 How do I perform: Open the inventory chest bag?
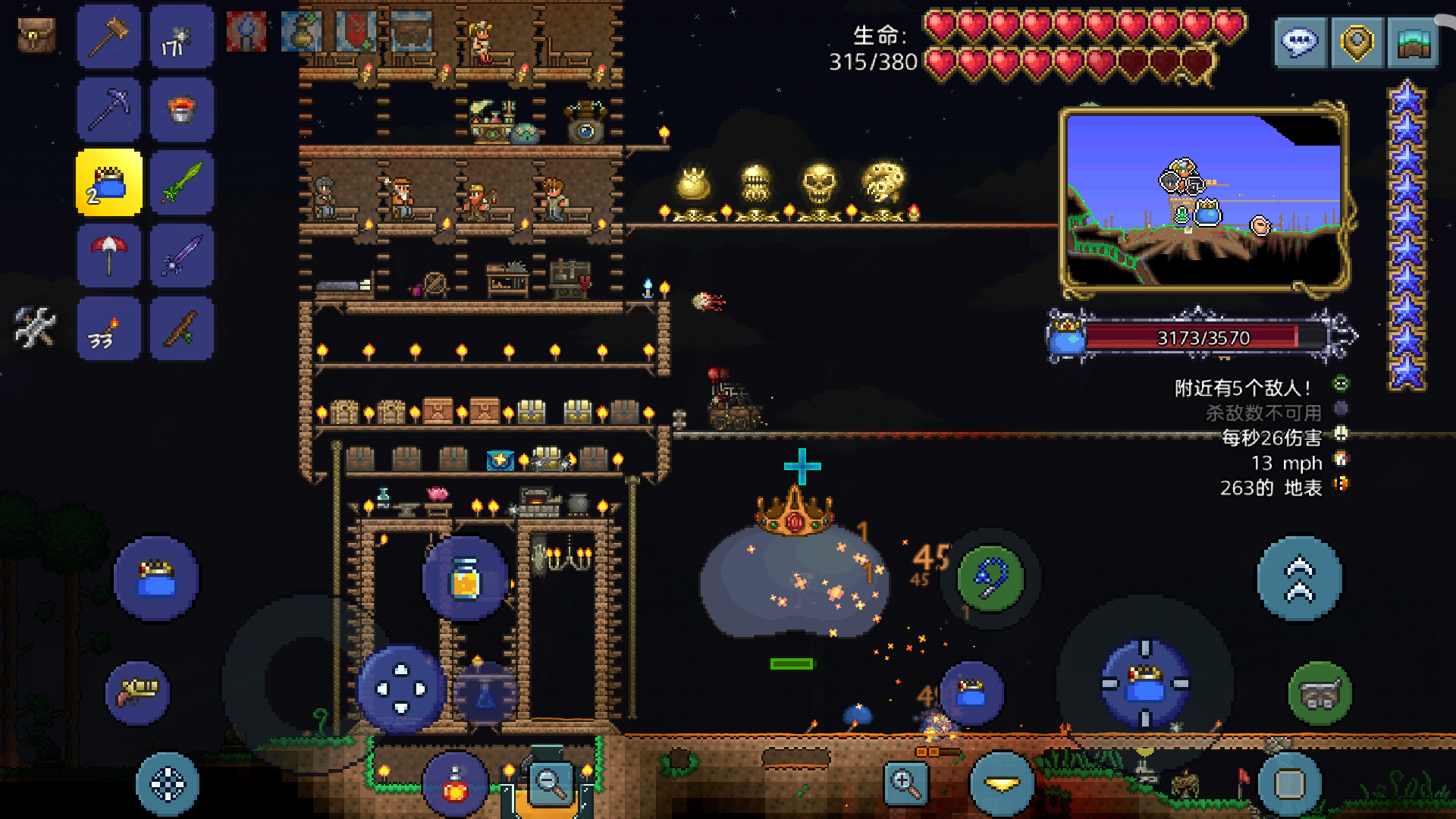click(x=36, y=36)
